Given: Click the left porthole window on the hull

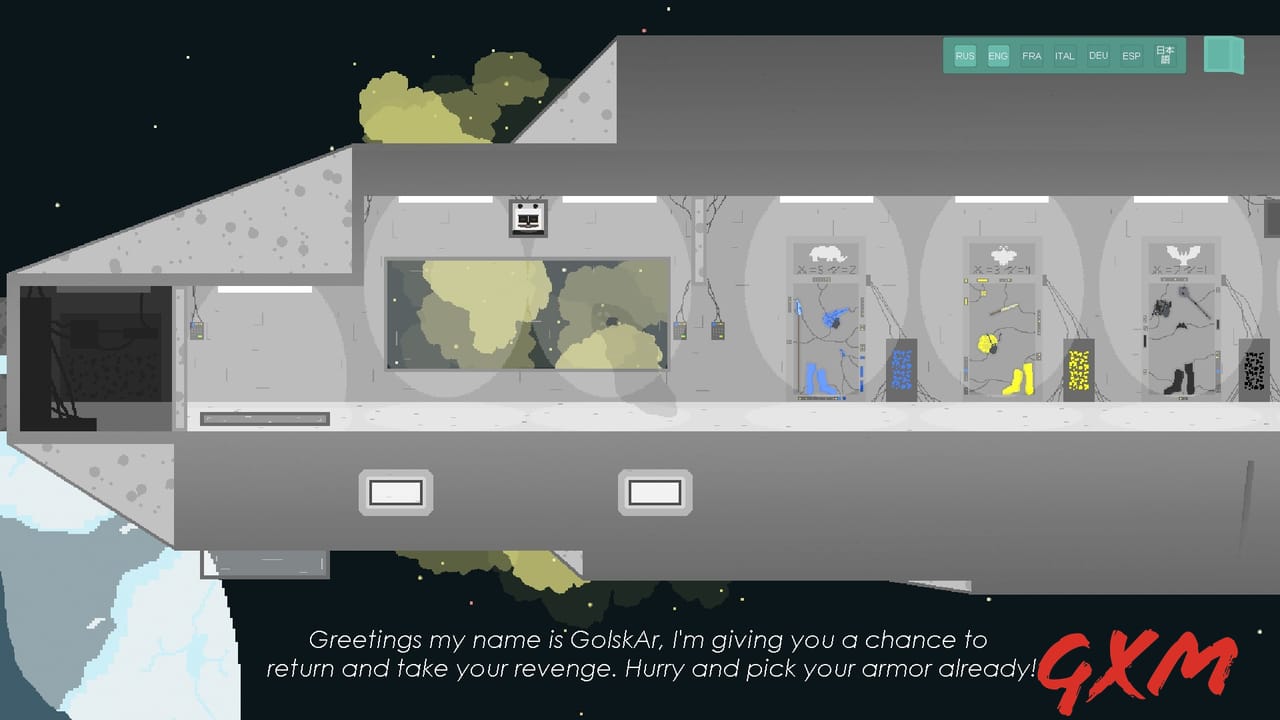Looking at the screenshot, I should click(x=395, y=491).
